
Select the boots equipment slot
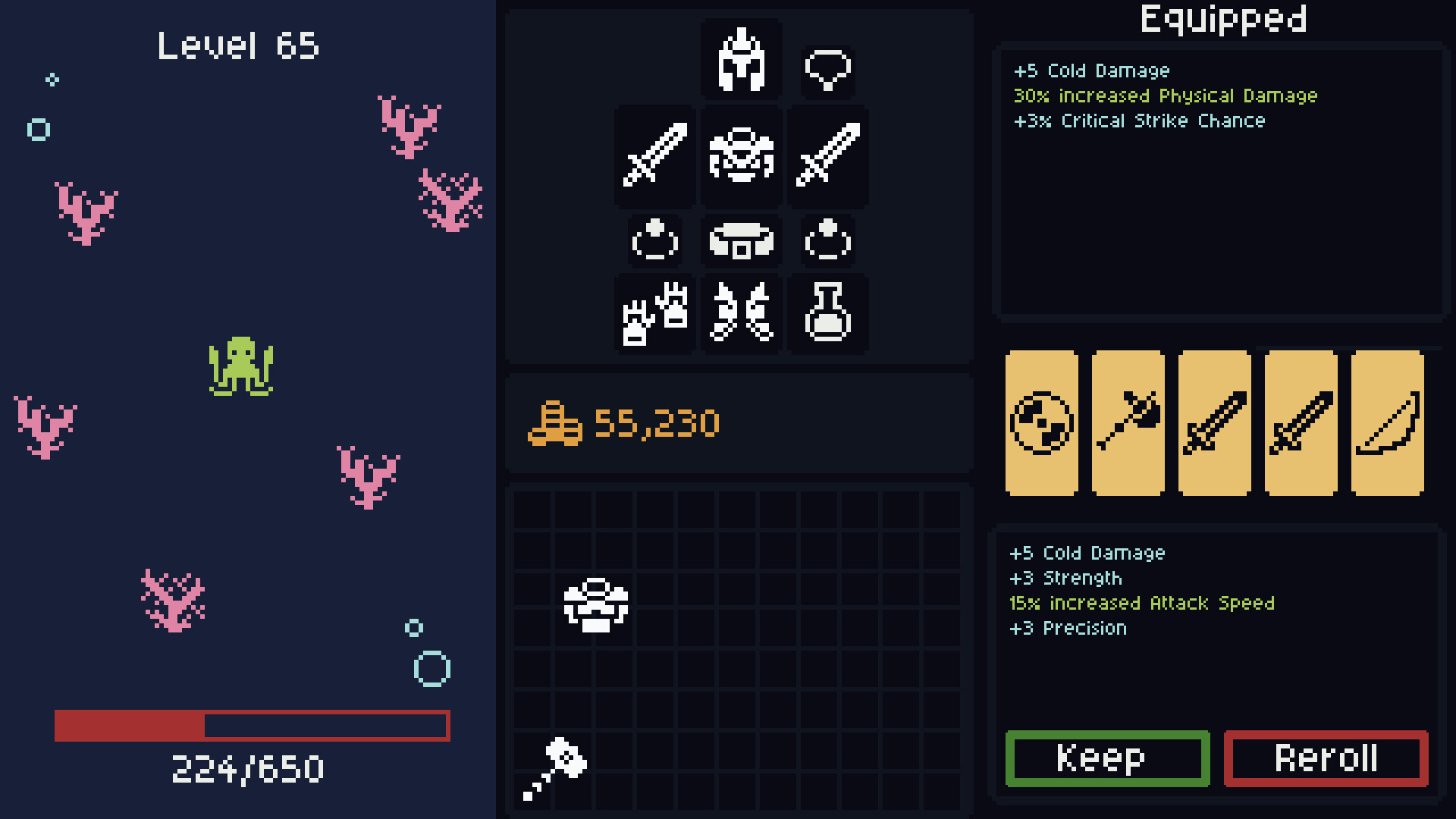point(741,315)
